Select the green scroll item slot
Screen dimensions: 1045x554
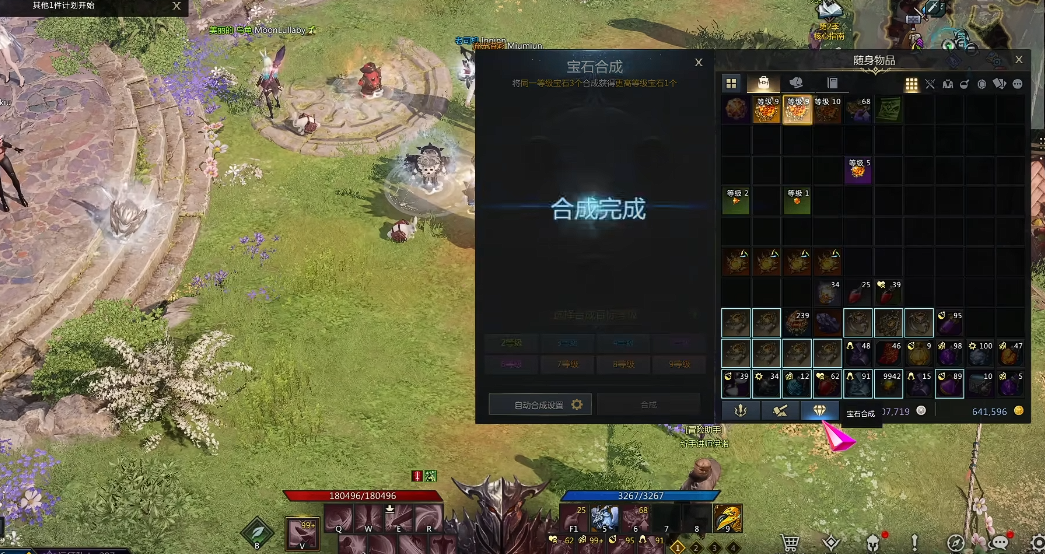click(889, 109)
